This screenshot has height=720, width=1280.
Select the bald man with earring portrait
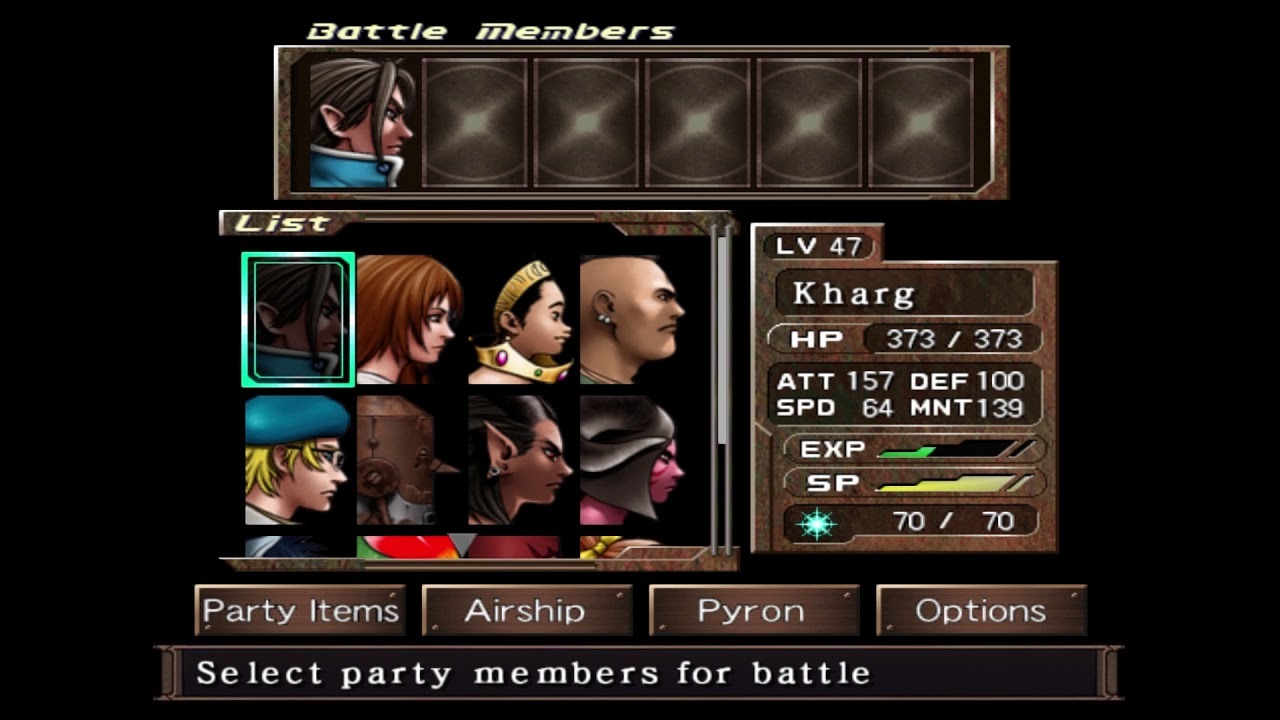[x=632, y=319]
